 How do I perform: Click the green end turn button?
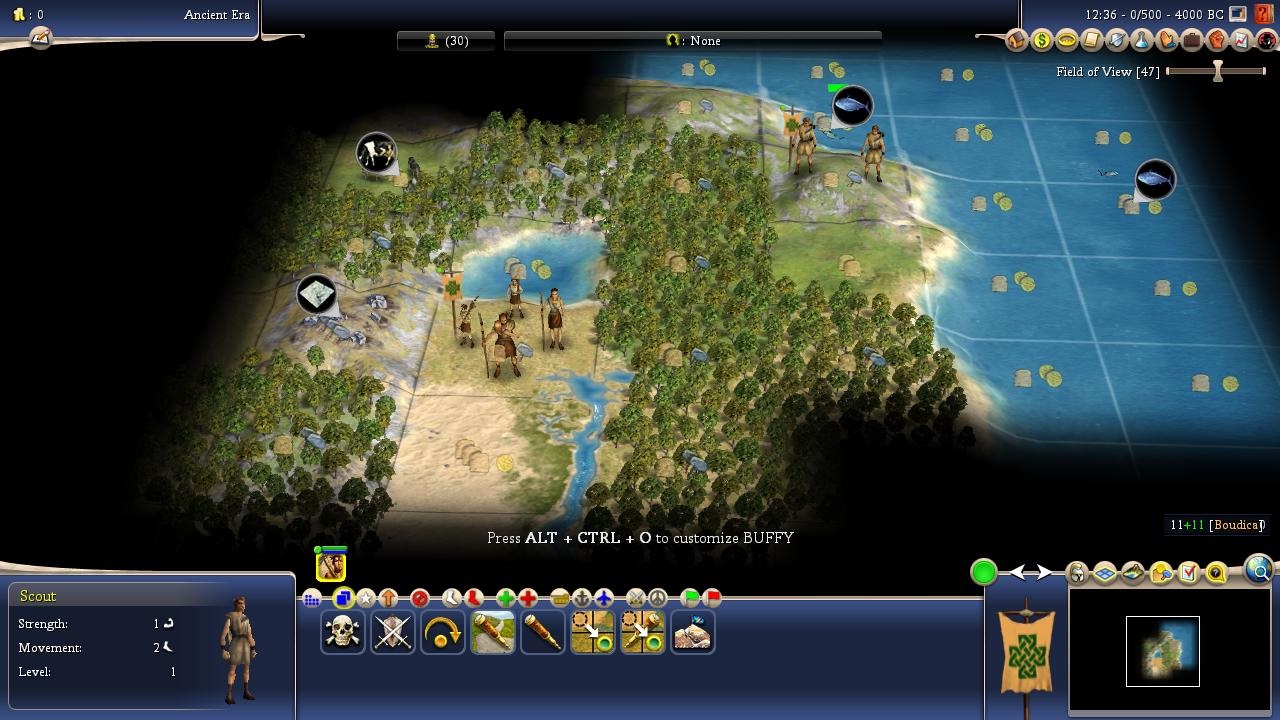point(984,572)
